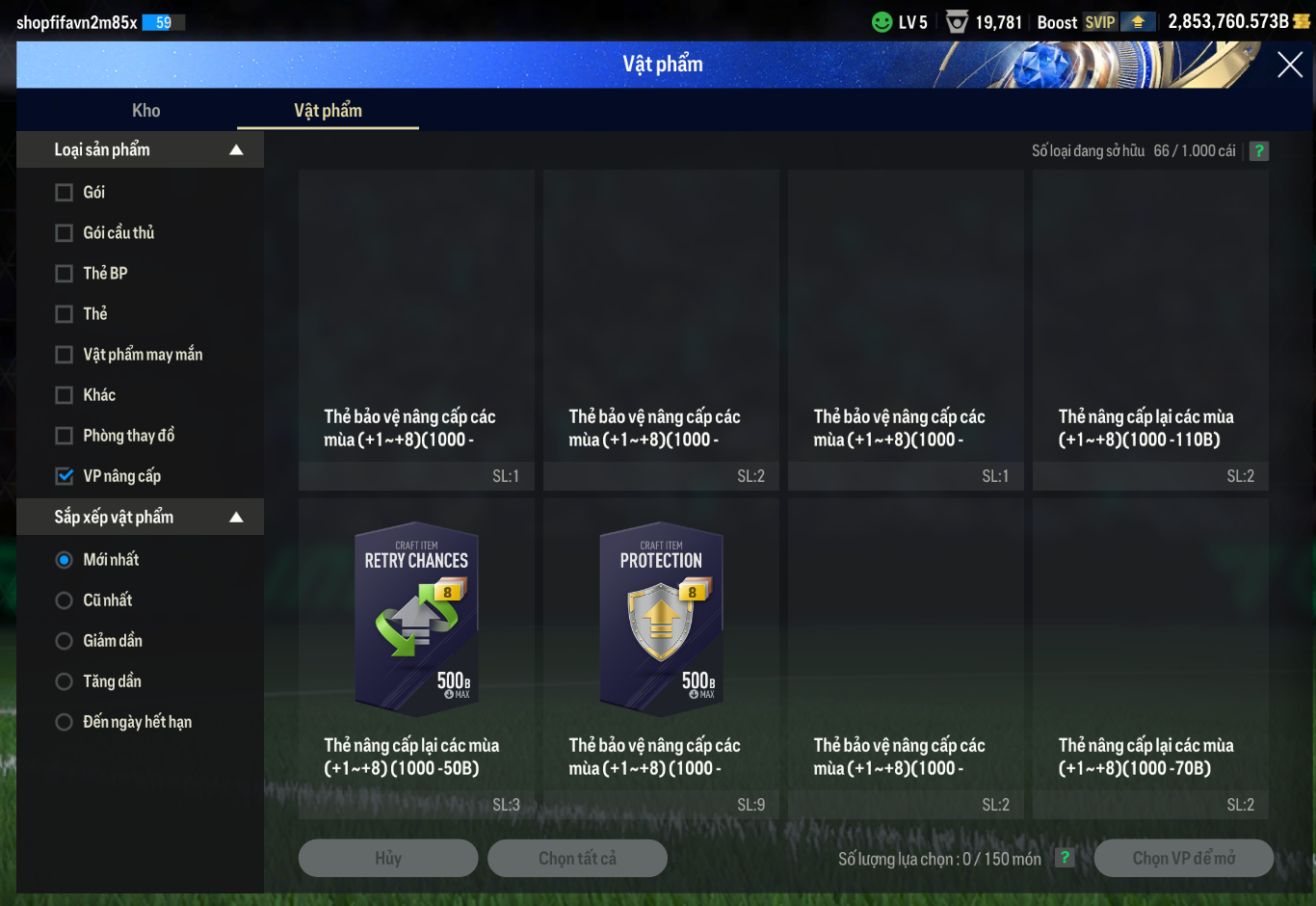1316x906 pixels.
Task: Collapse the Loại sản phẩm section
Action: pos(236,150)
